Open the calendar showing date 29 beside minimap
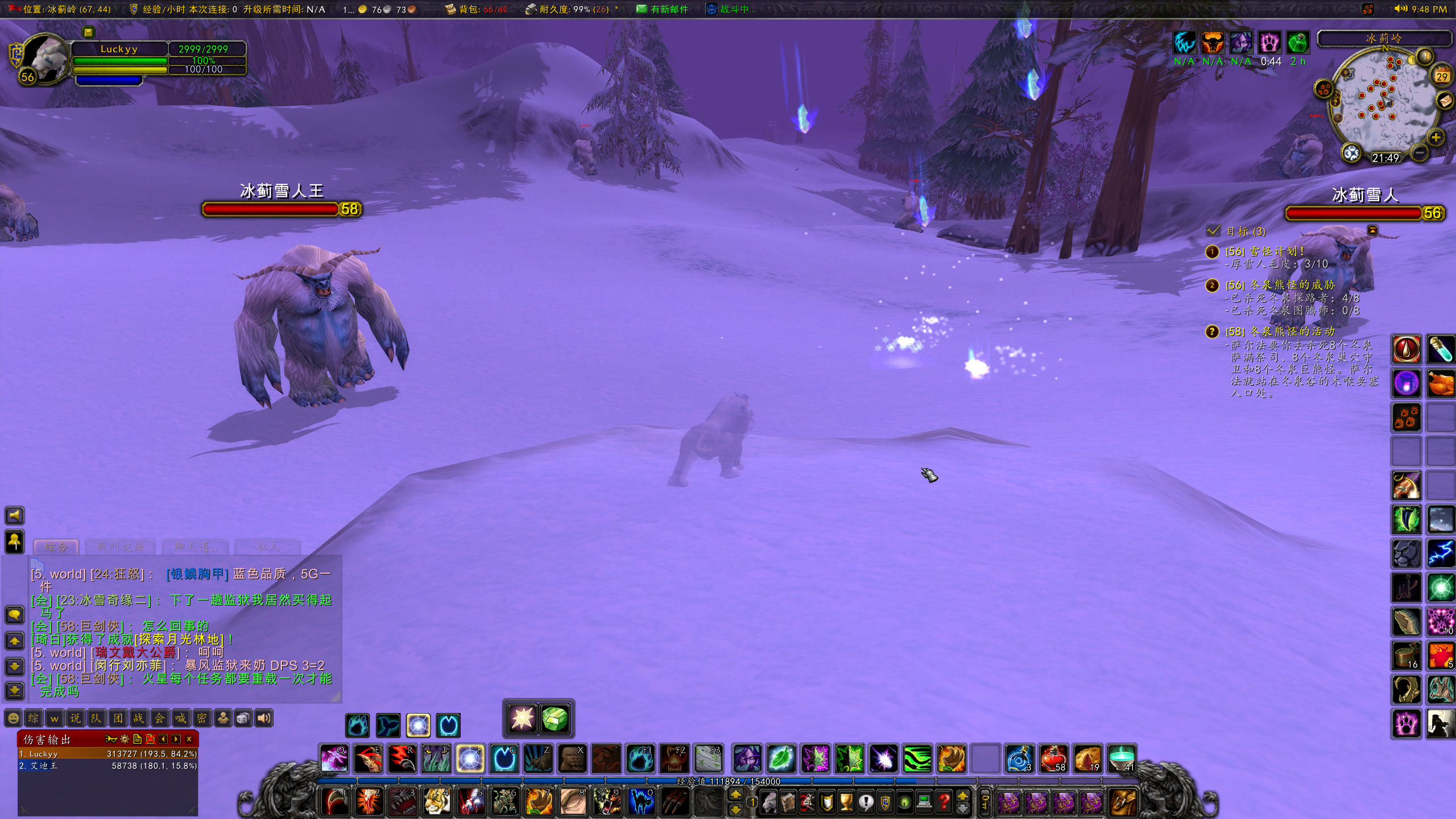1456x819 pixels. [1441, 75]
